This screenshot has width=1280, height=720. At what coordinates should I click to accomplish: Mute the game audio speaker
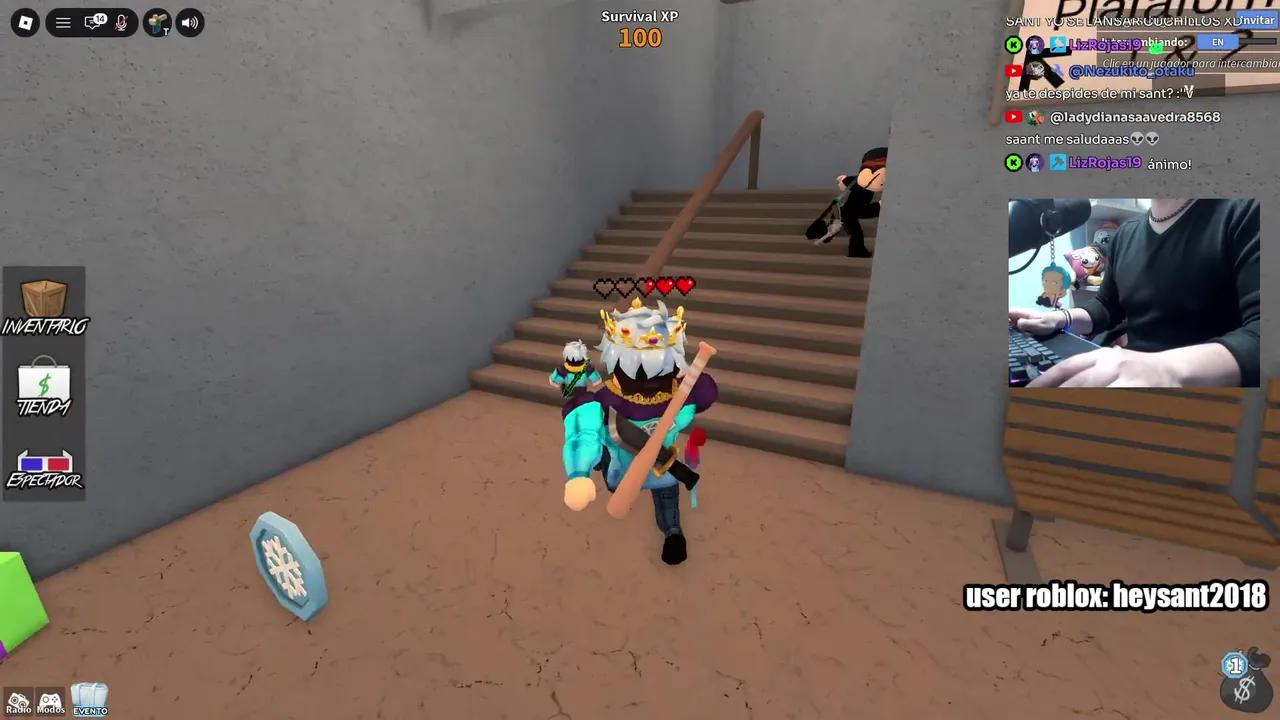click(189, 22)
